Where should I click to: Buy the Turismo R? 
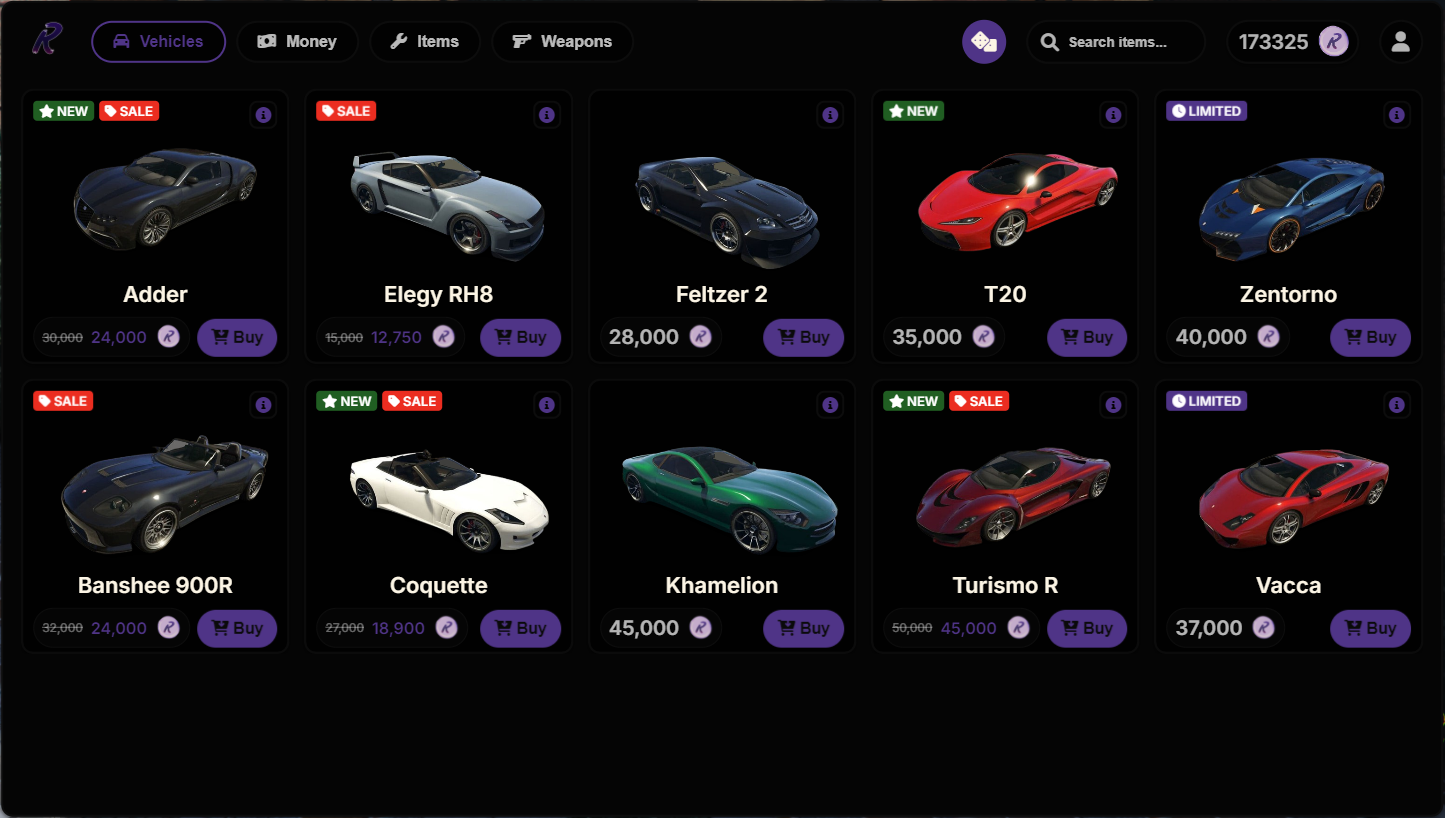pos(1086,628)
